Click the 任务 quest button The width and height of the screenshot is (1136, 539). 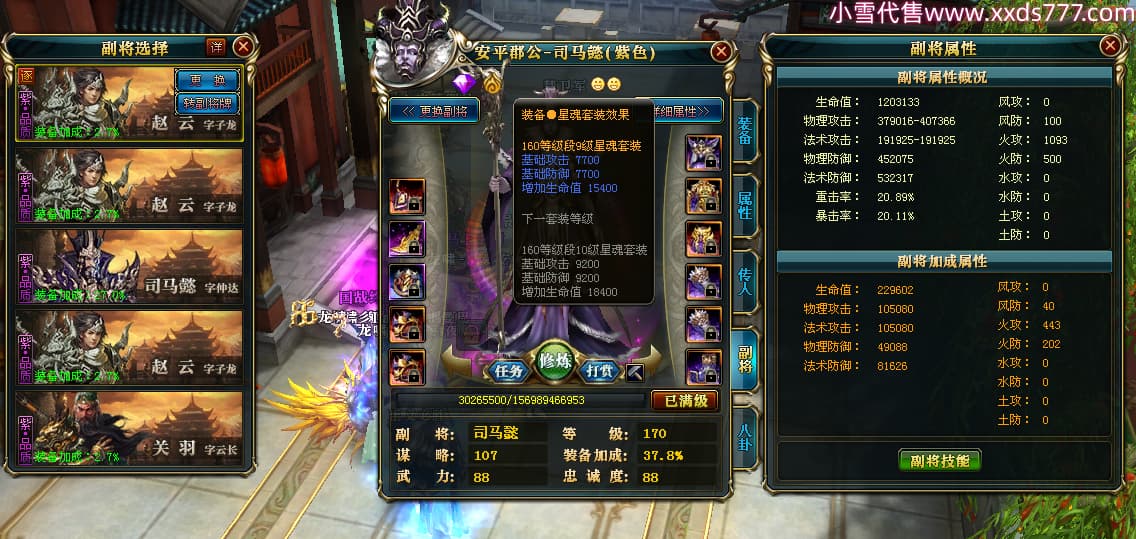509,371
